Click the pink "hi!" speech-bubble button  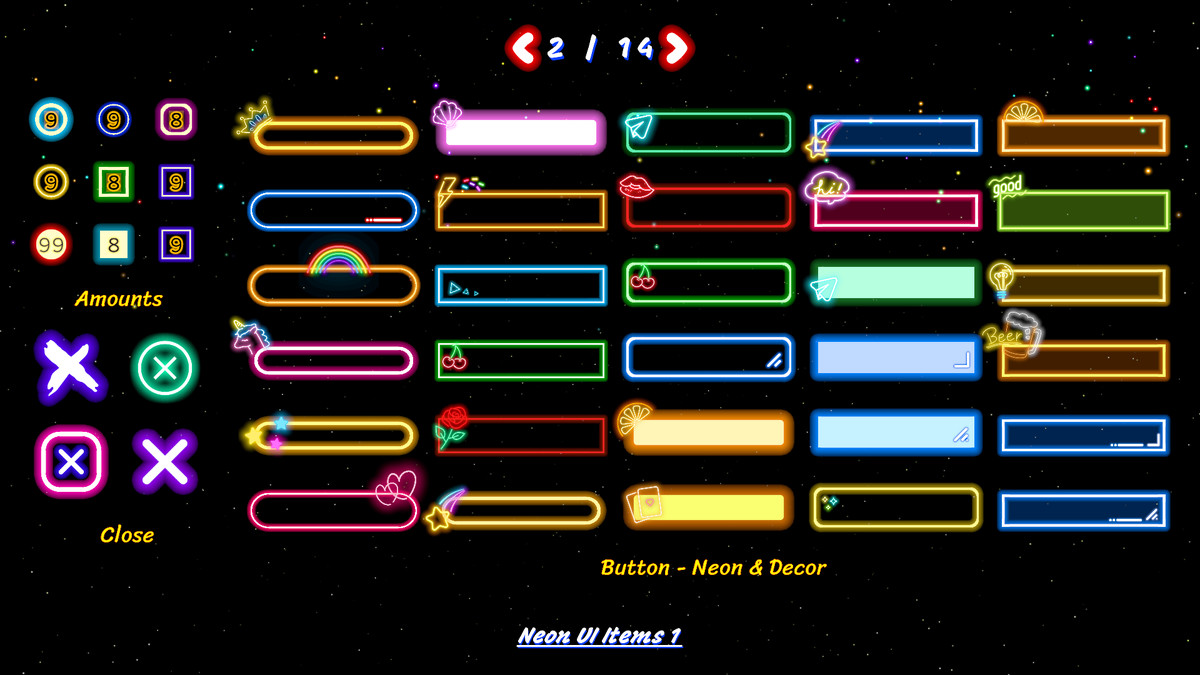(895, 210)
